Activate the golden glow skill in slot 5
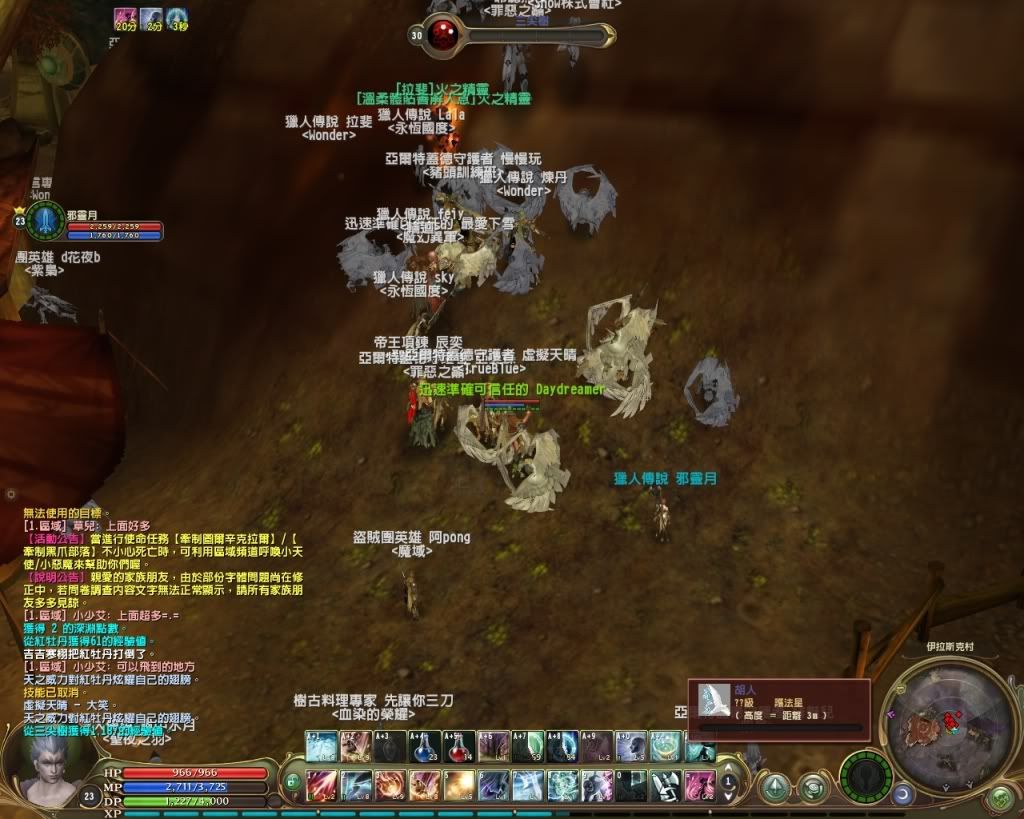This screenshot has height=819, width=1024. [x=459, y=785]
